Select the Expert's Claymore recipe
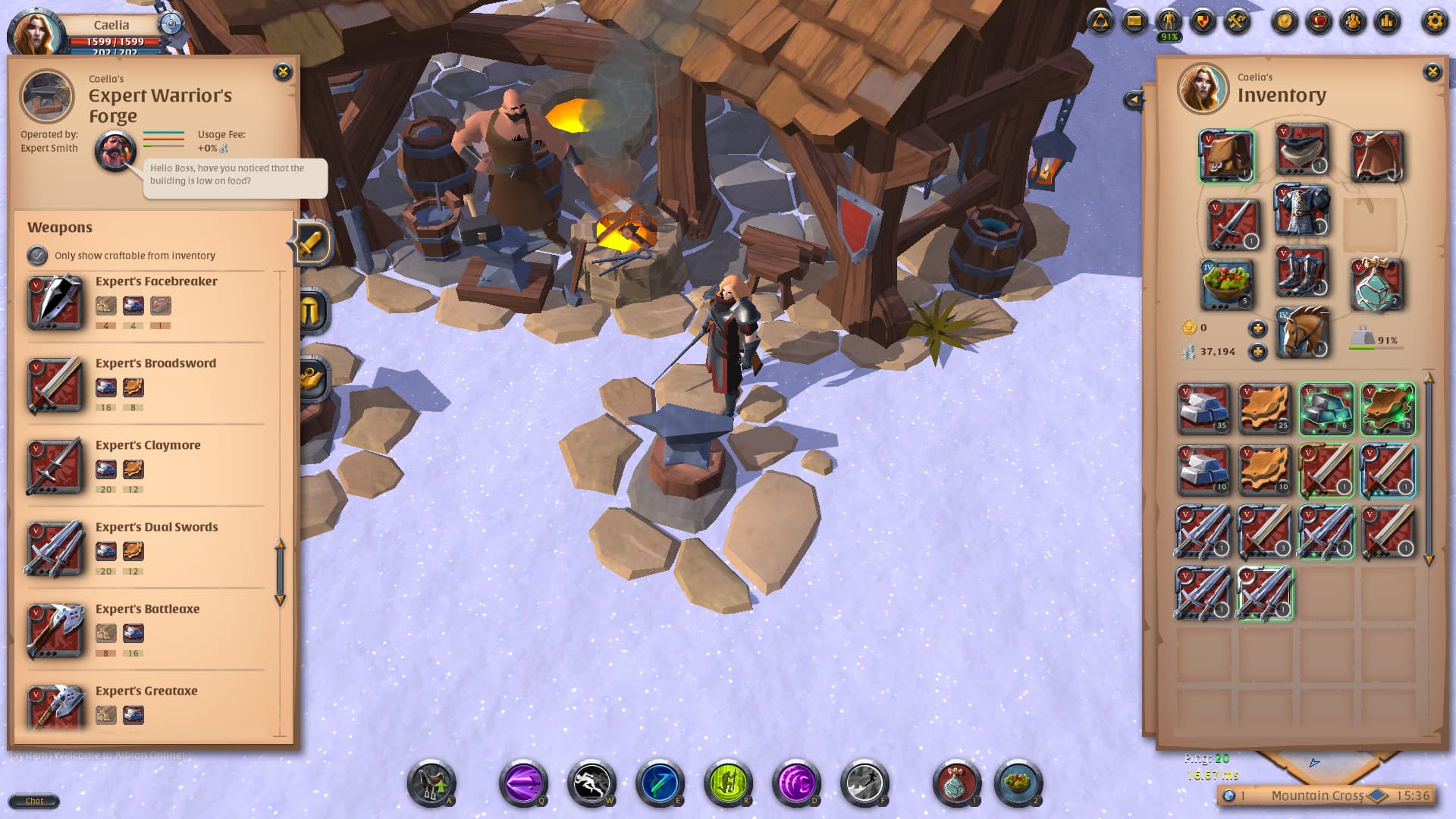 [x=144, y=468]
